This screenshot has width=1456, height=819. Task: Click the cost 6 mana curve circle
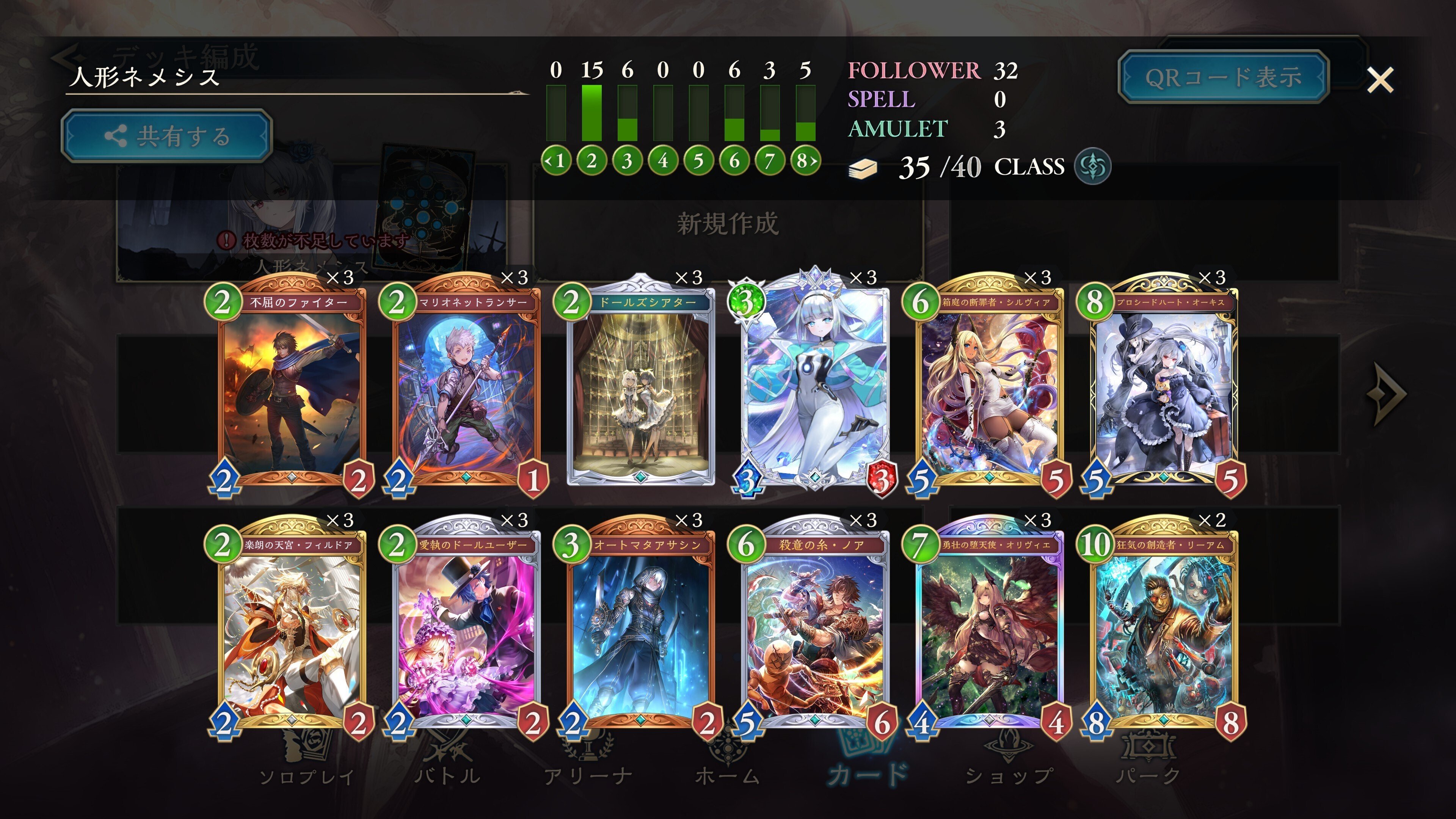pos(734,161)
